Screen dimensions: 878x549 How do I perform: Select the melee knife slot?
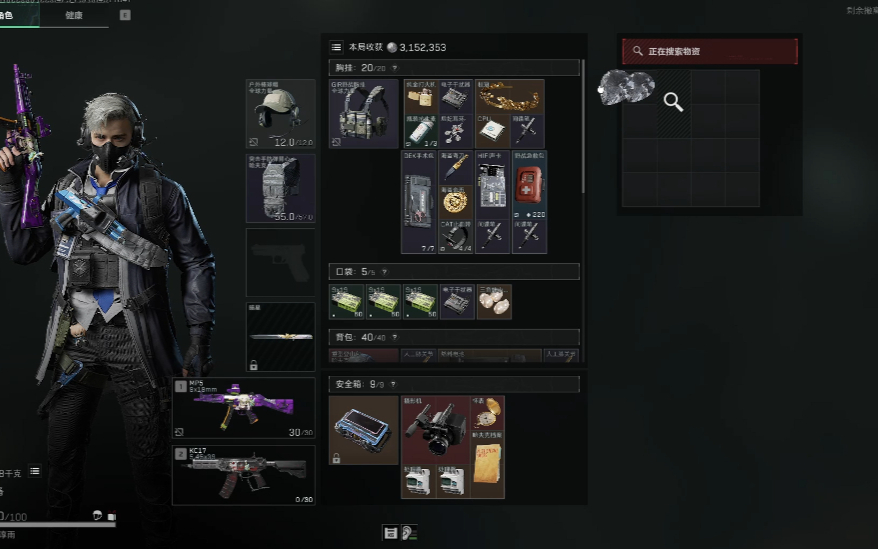pos(280,337)
